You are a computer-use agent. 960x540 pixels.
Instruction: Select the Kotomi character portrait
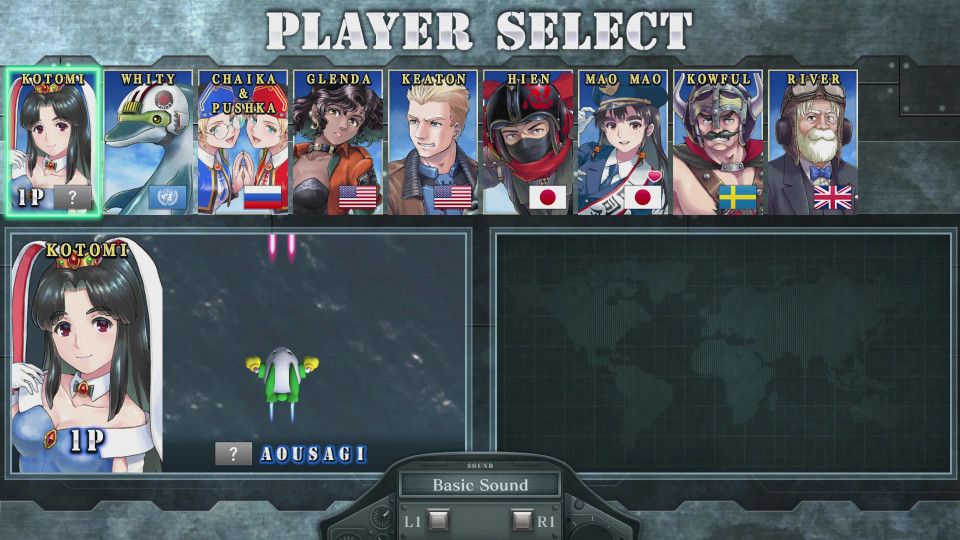point(54,142)
